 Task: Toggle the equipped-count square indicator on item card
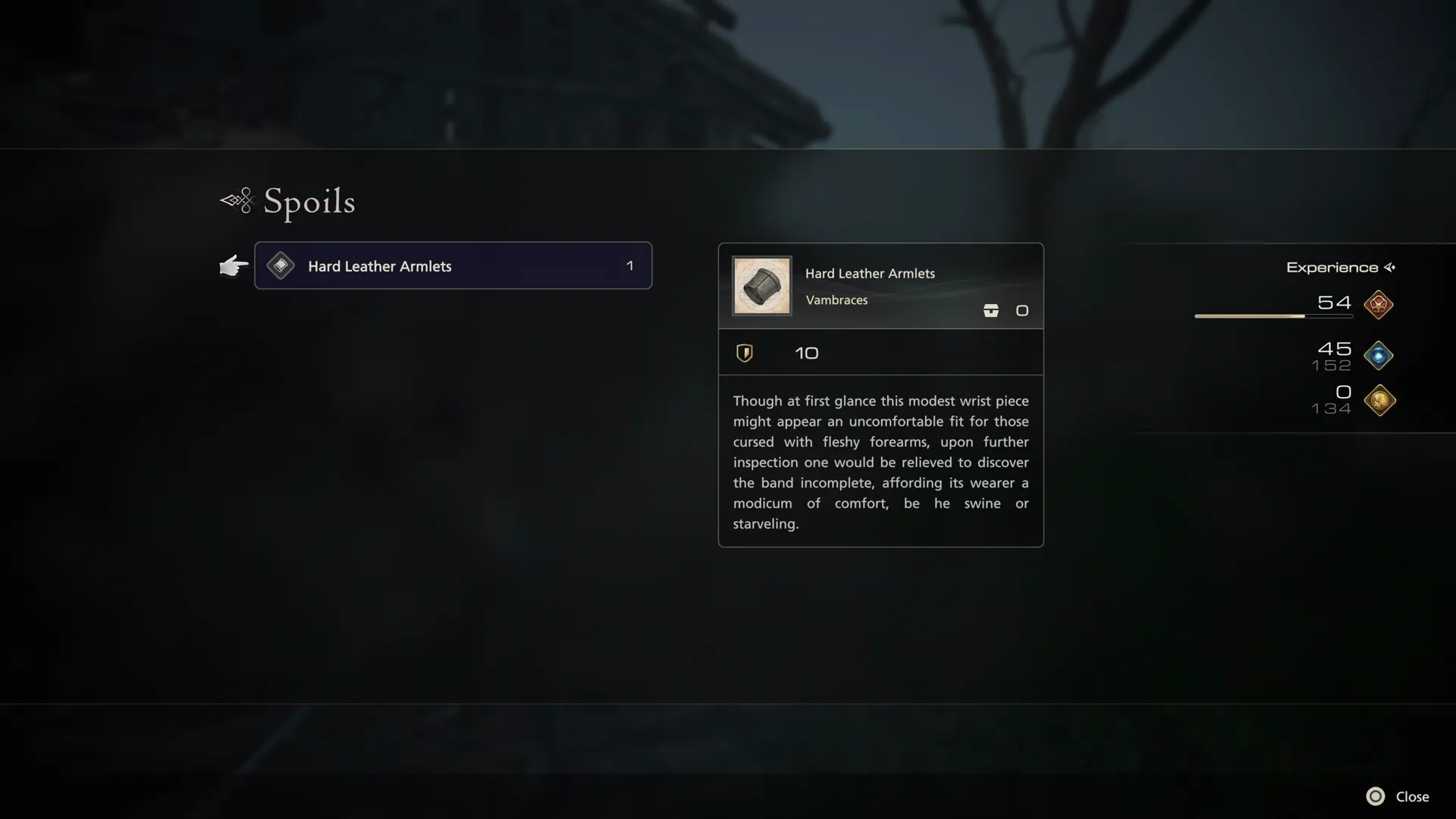[1022, 310]
